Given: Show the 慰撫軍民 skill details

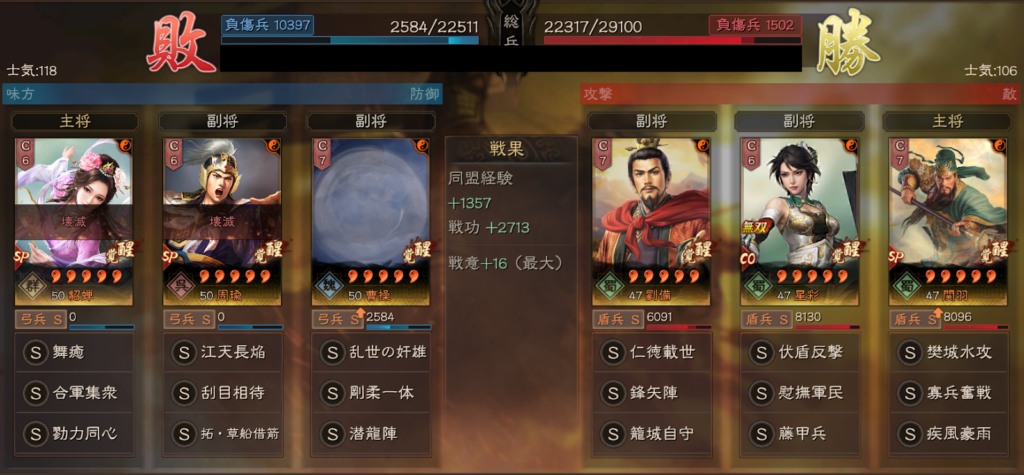Looking at the screenshot, I should click(x=799, y=392).
